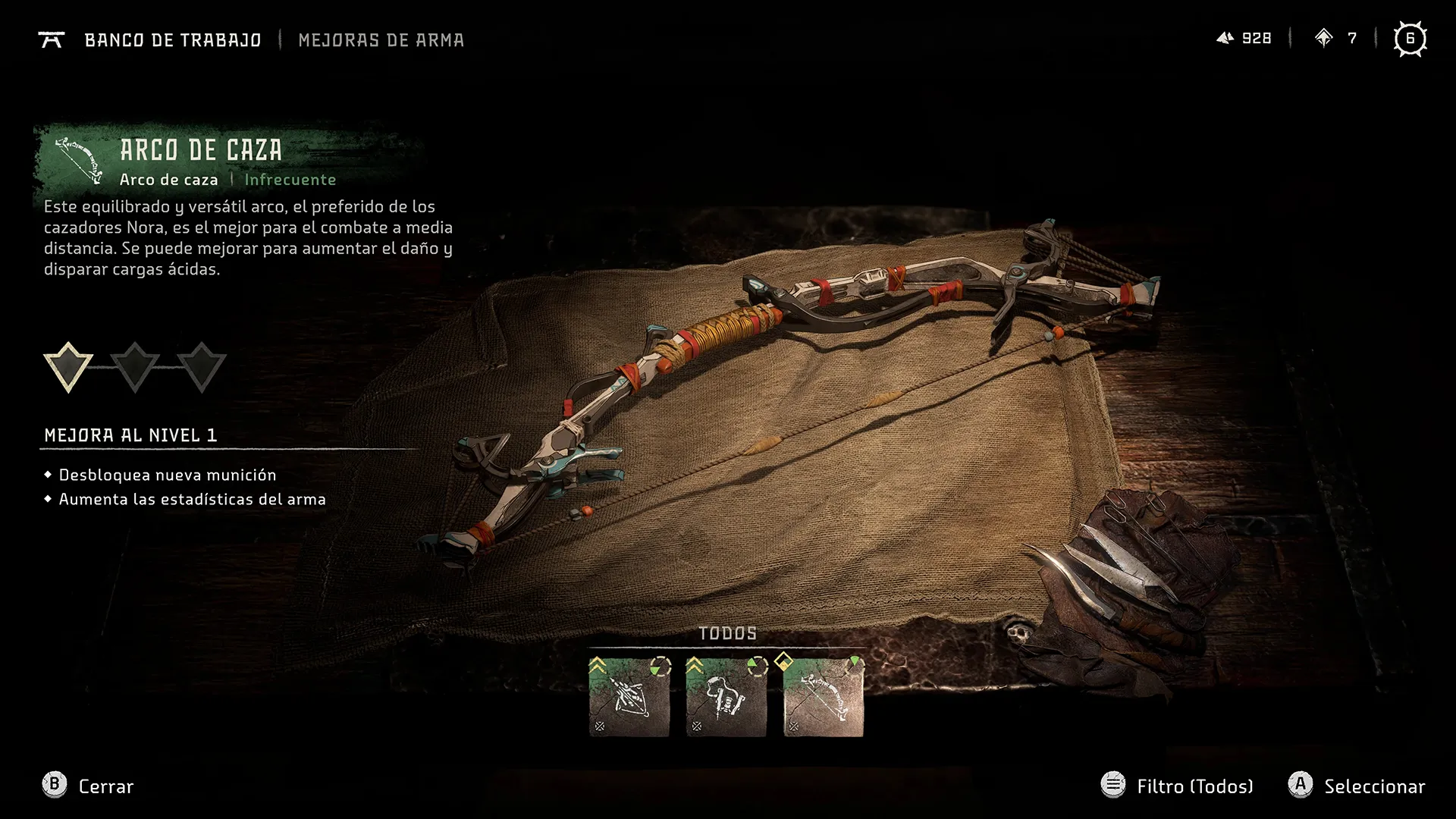Image resolution: width=1456 pixels, height=819 pixels.
Task: Choose the crossbow-shaped tripcaster weapon slot
Action: click(629, 697)
